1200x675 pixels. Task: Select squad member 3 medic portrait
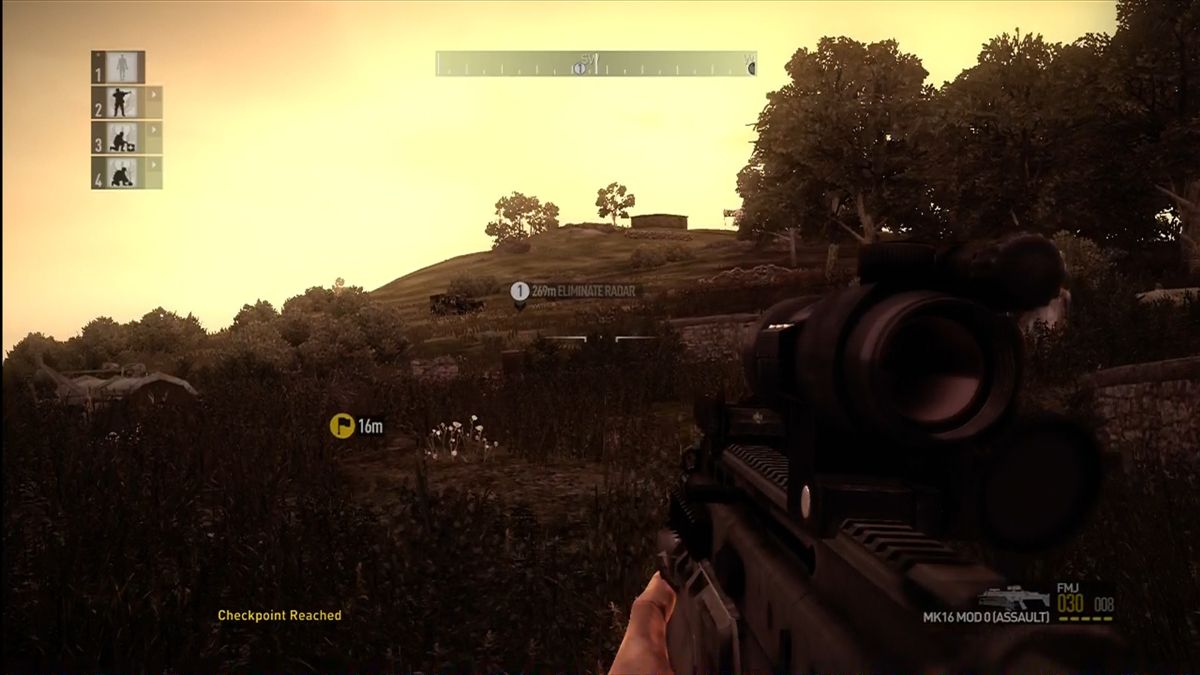pyautogui.click(x=122, y=137)
